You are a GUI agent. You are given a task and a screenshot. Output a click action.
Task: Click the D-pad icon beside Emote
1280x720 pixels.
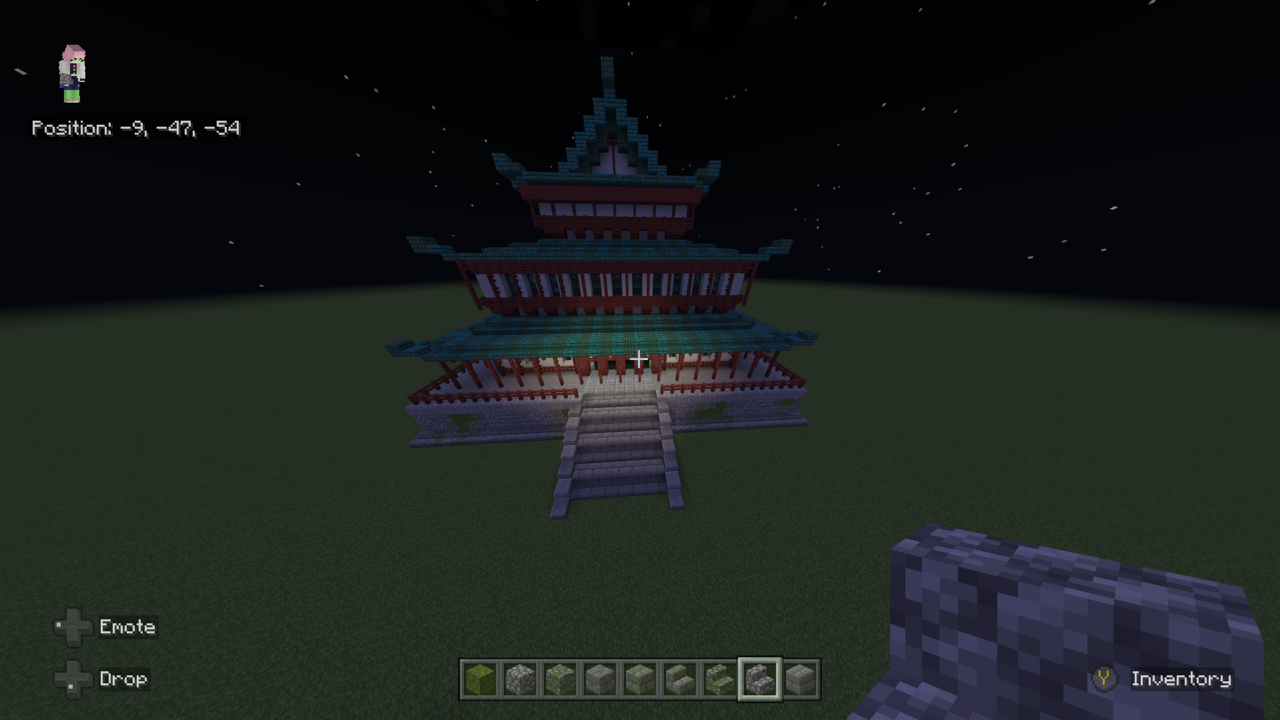pyautogui.click(x=73, y=627)
